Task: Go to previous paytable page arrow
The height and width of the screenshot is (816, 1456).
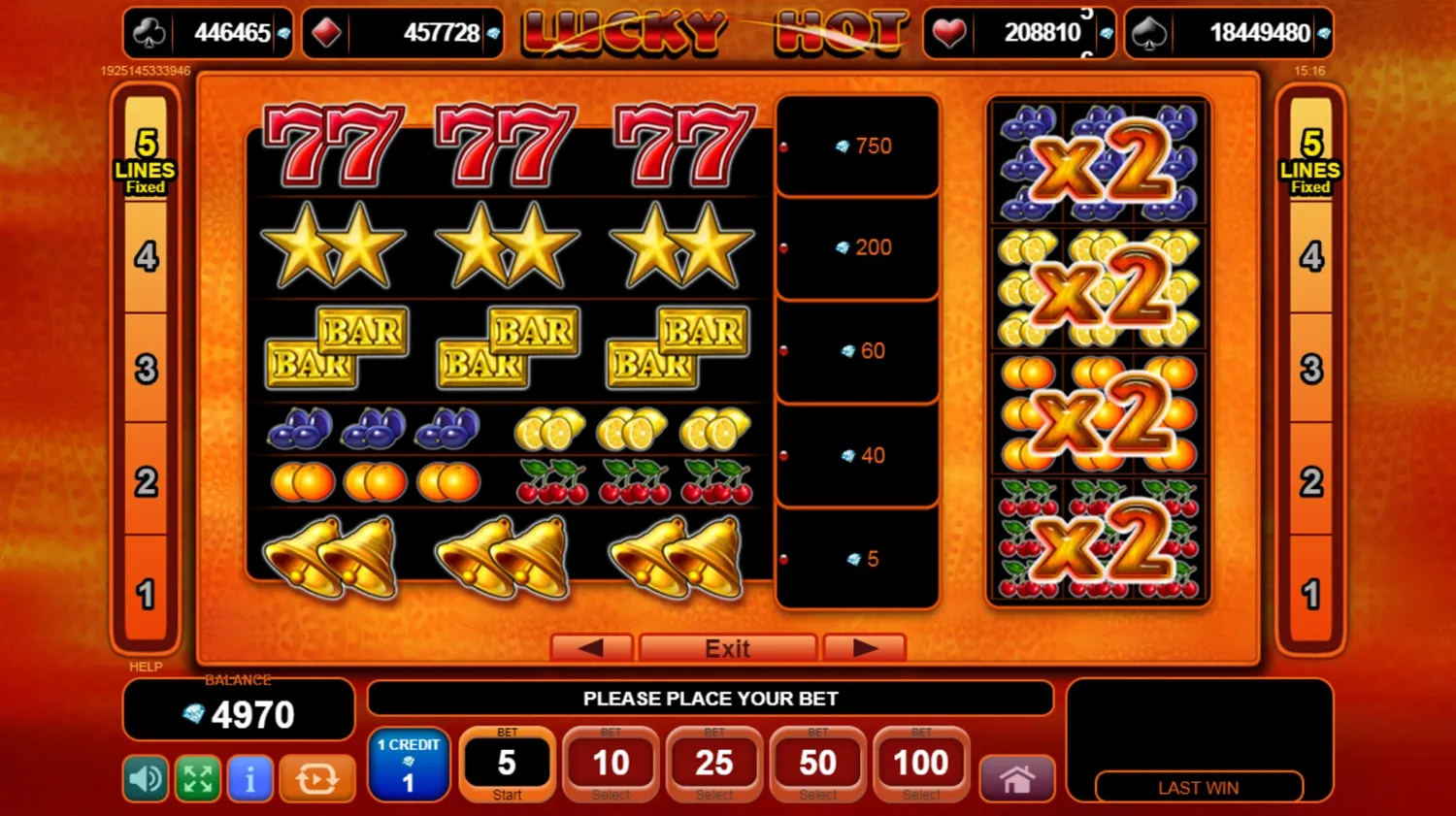Action: [591, 647]
